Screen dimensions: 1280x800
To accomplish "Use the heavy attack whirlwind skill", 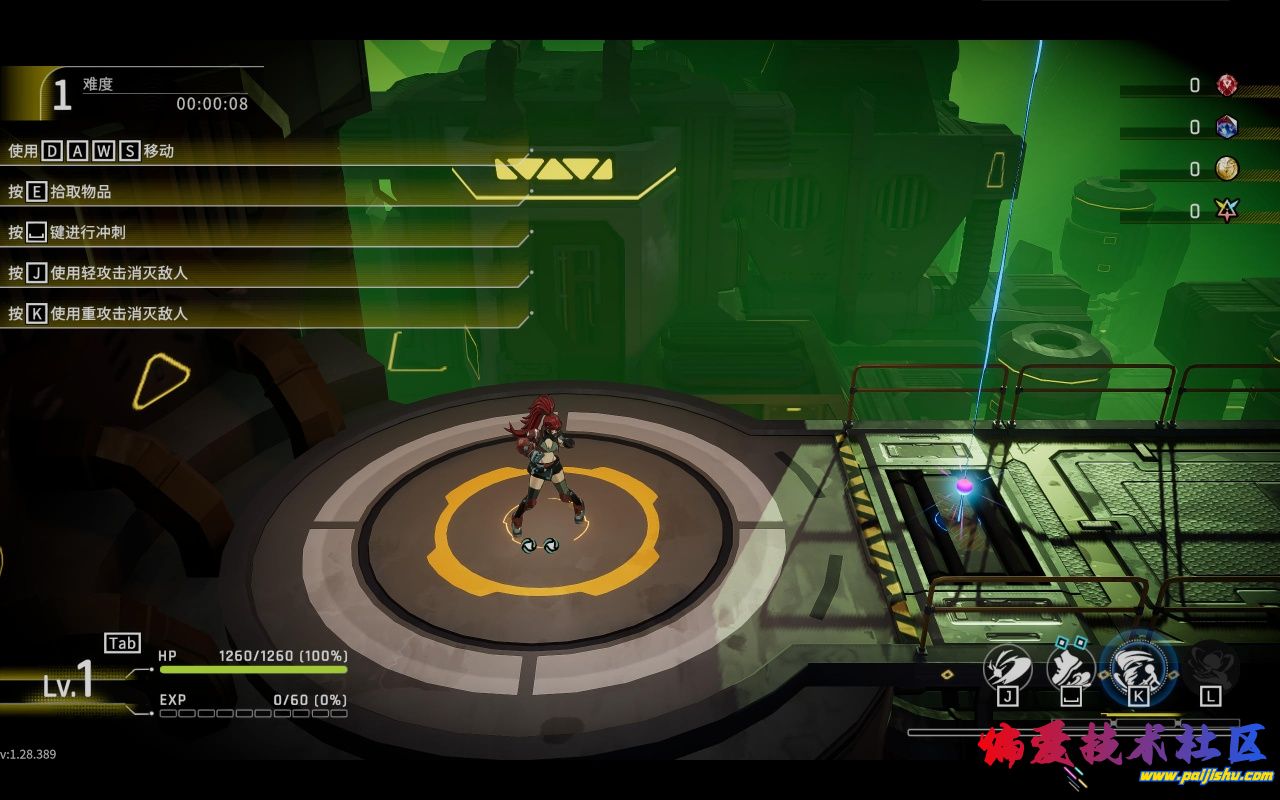I will 1138,664.
